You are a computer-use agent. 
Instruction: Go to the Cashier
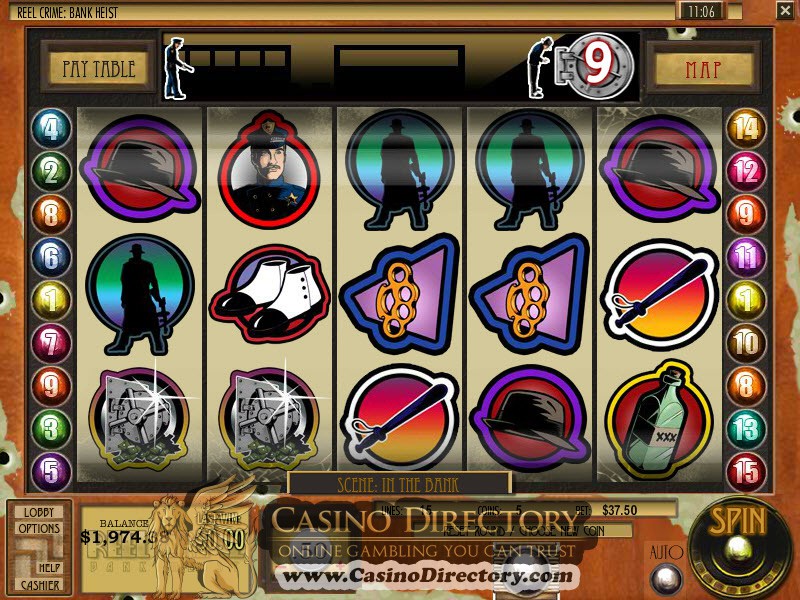(x=39, y=584)
